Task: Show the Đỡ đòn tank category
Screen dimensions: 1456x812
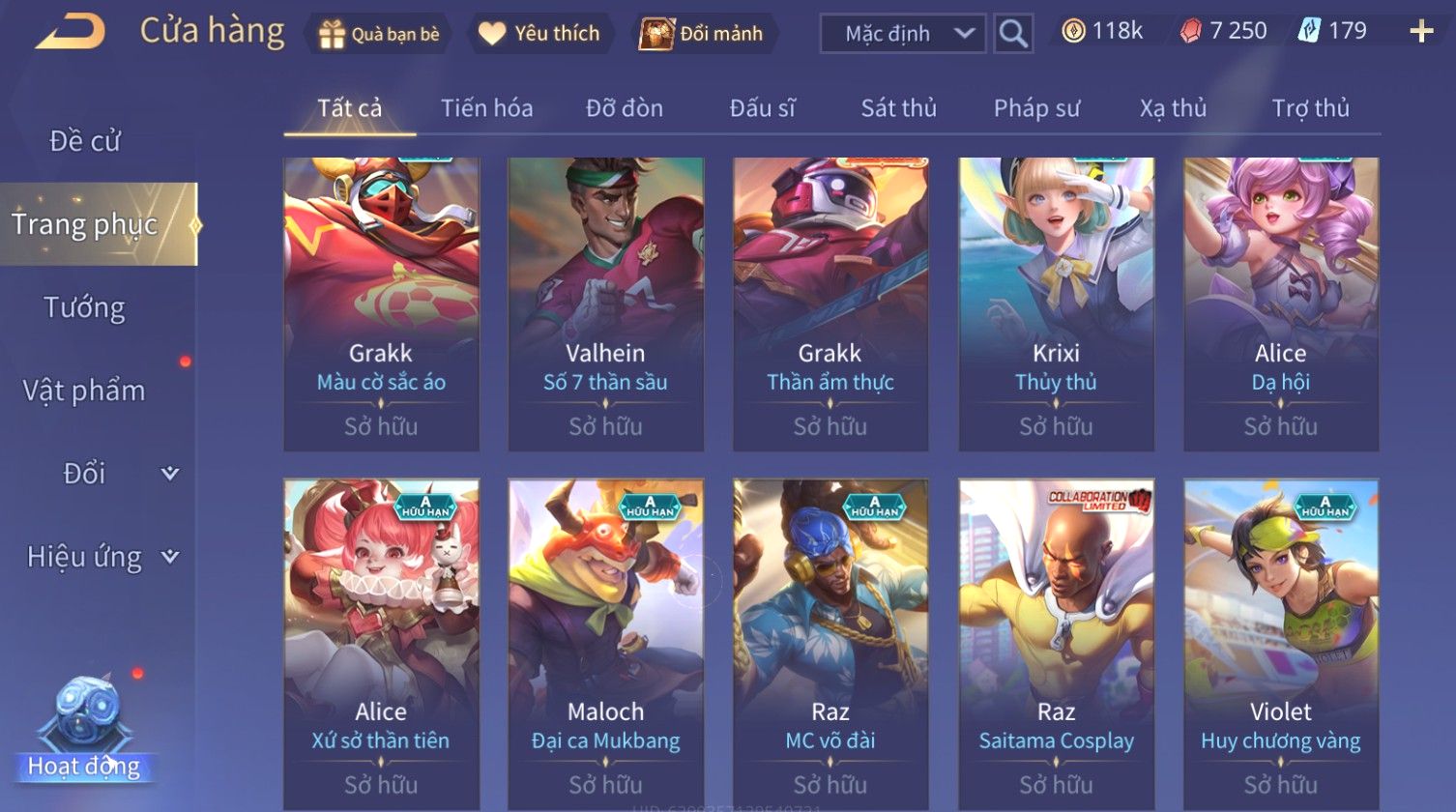Action: 625,108
